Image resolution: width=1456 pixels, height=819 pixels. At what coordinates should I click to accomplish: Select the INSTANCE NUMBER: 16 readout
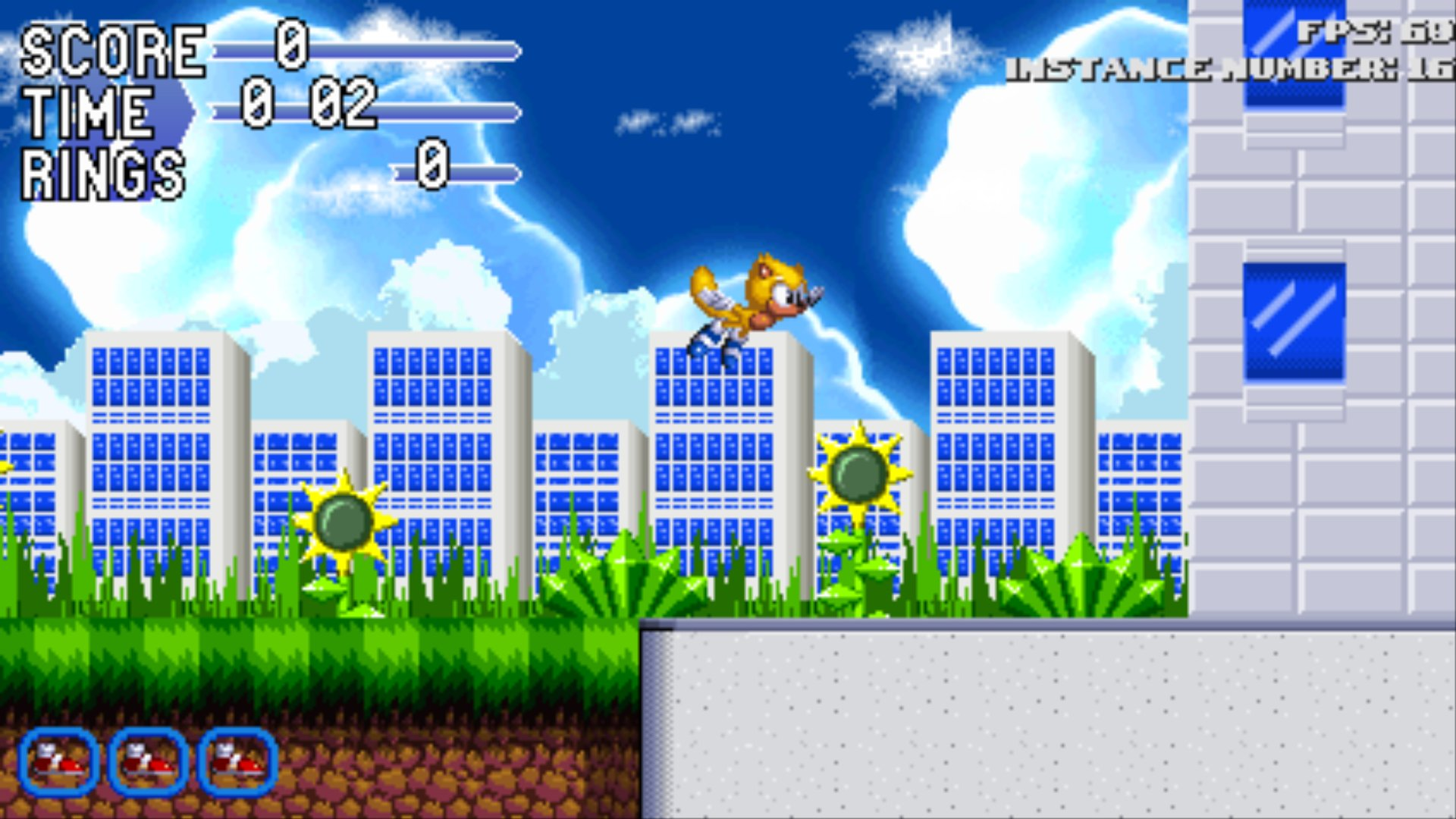pos(1228,72)
